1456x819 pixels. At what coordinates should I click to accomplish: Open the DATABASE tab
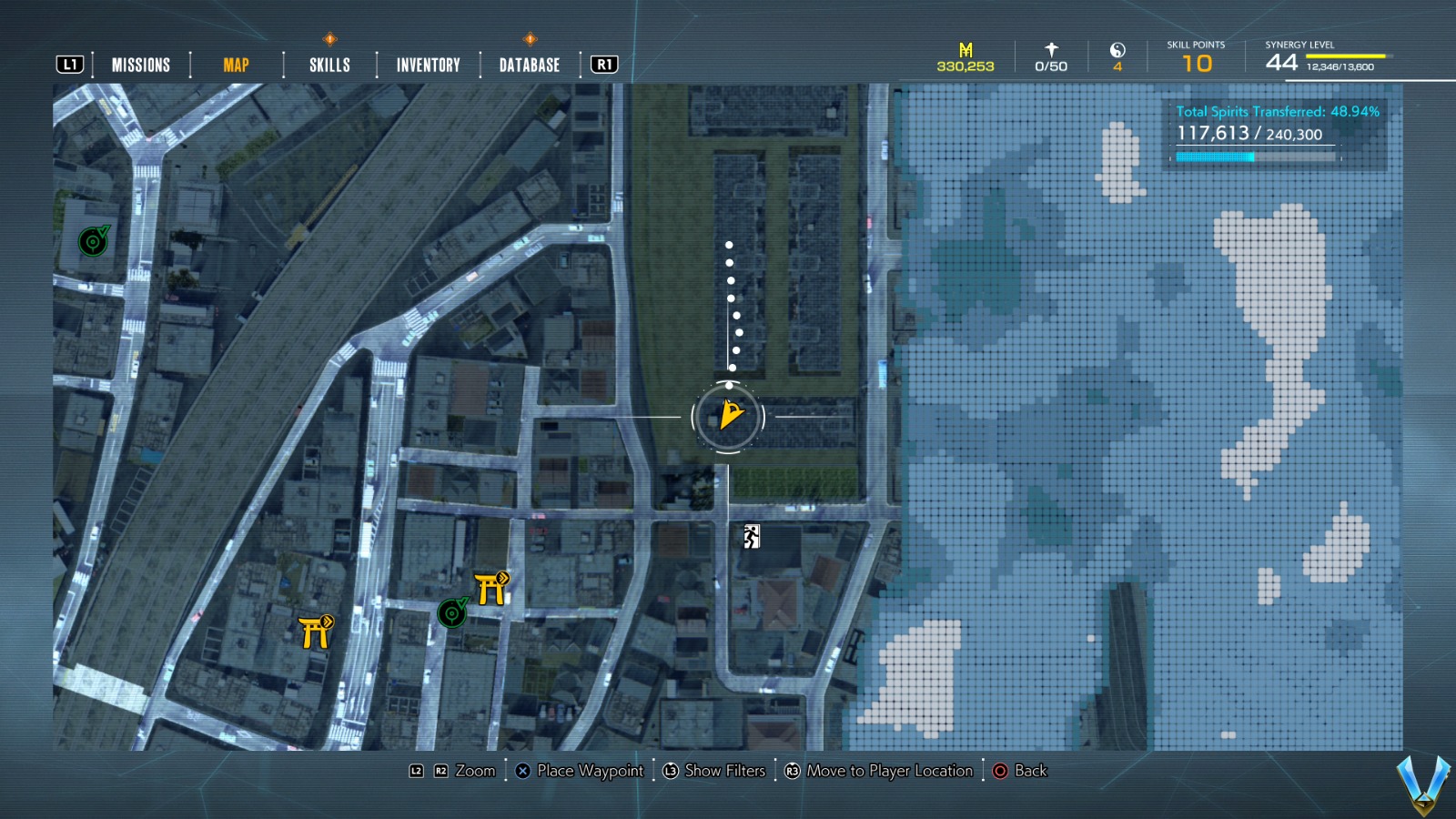[x=528, y=64]
